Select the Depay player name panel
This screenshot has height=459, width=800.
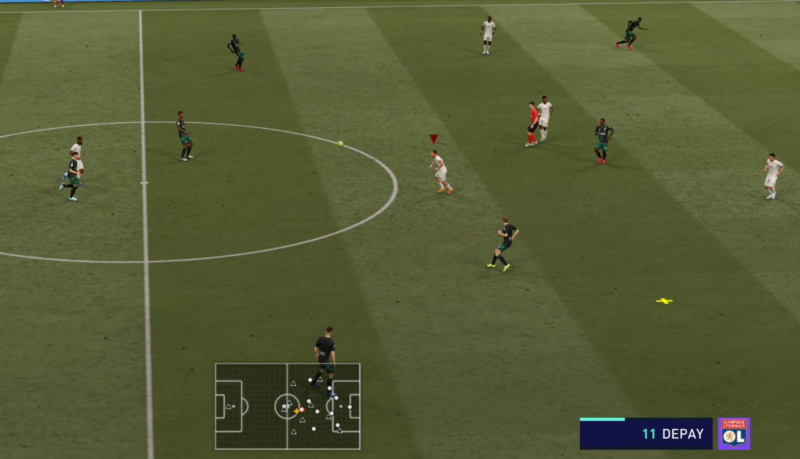pos(646,434)
